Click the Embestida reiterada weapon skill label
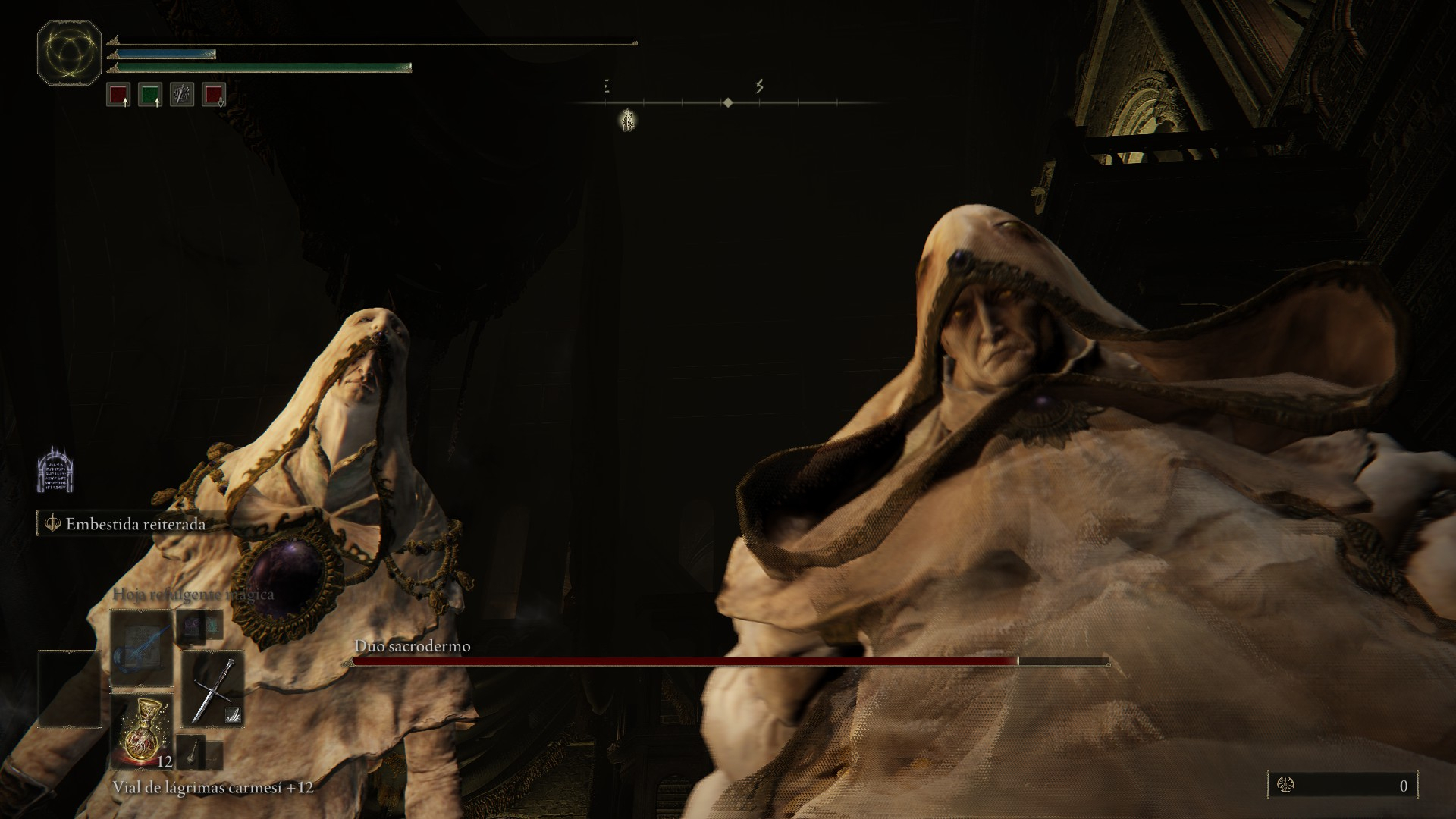The width and height of the screenshot is (1456, 819). click(135, 524)
